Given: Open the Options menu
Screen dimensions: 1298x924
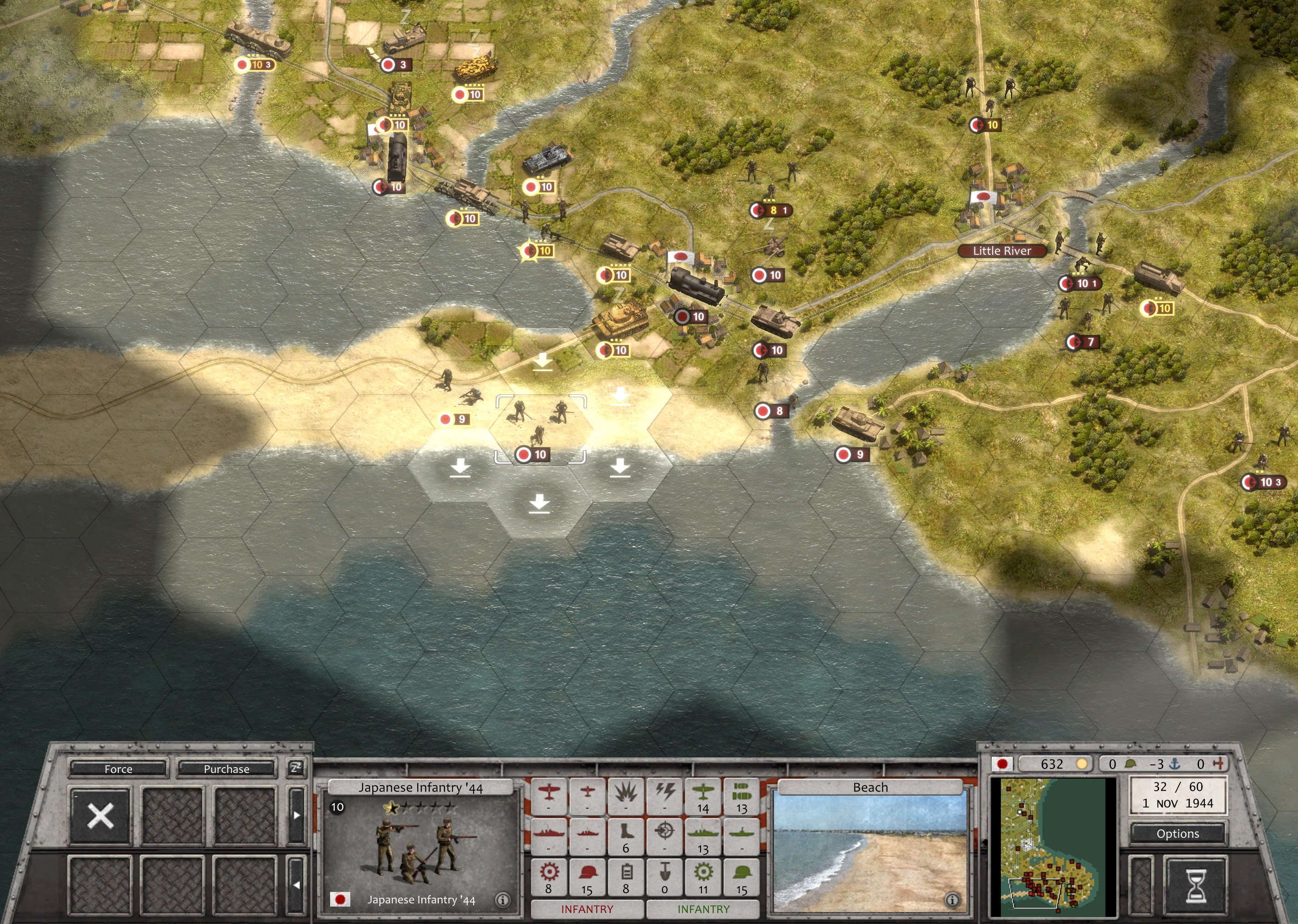Looking at the screenshot, I should (1177, 834).
